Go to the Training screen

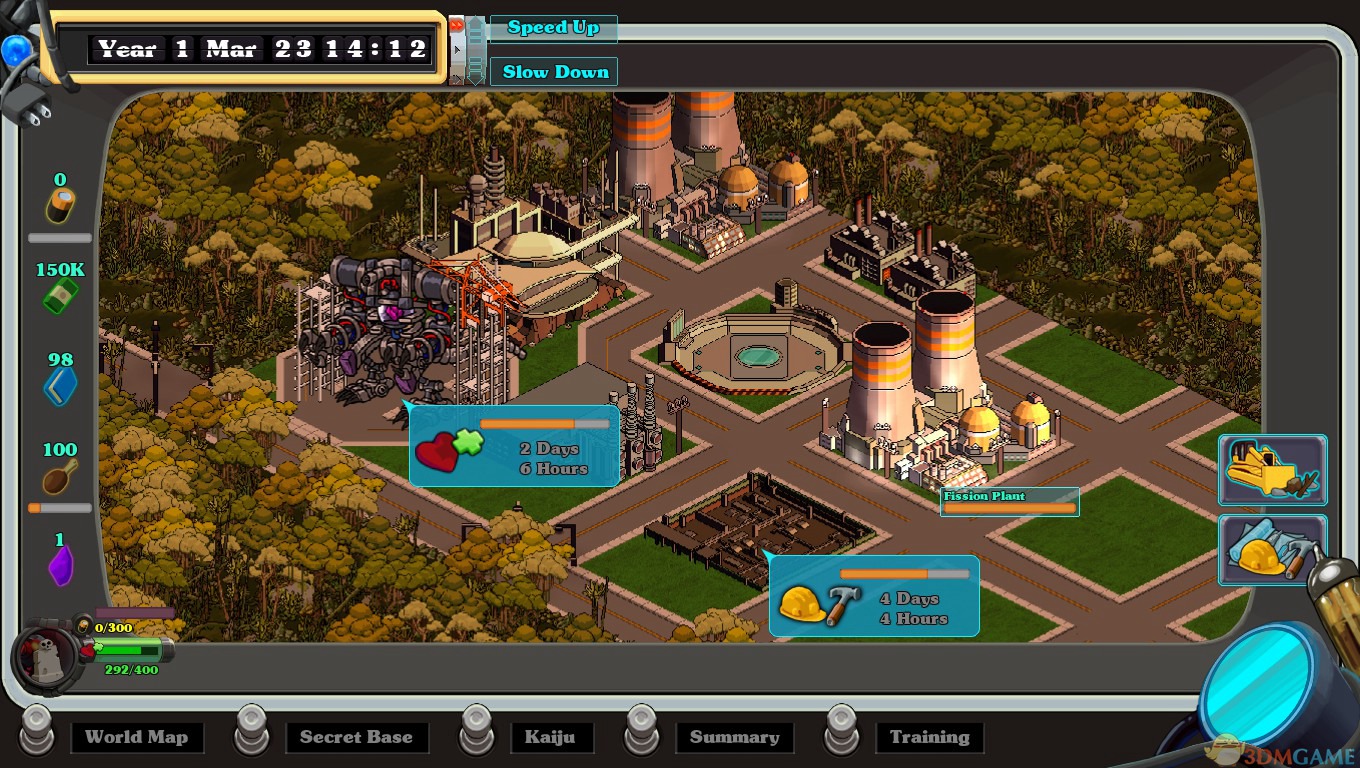929,738
